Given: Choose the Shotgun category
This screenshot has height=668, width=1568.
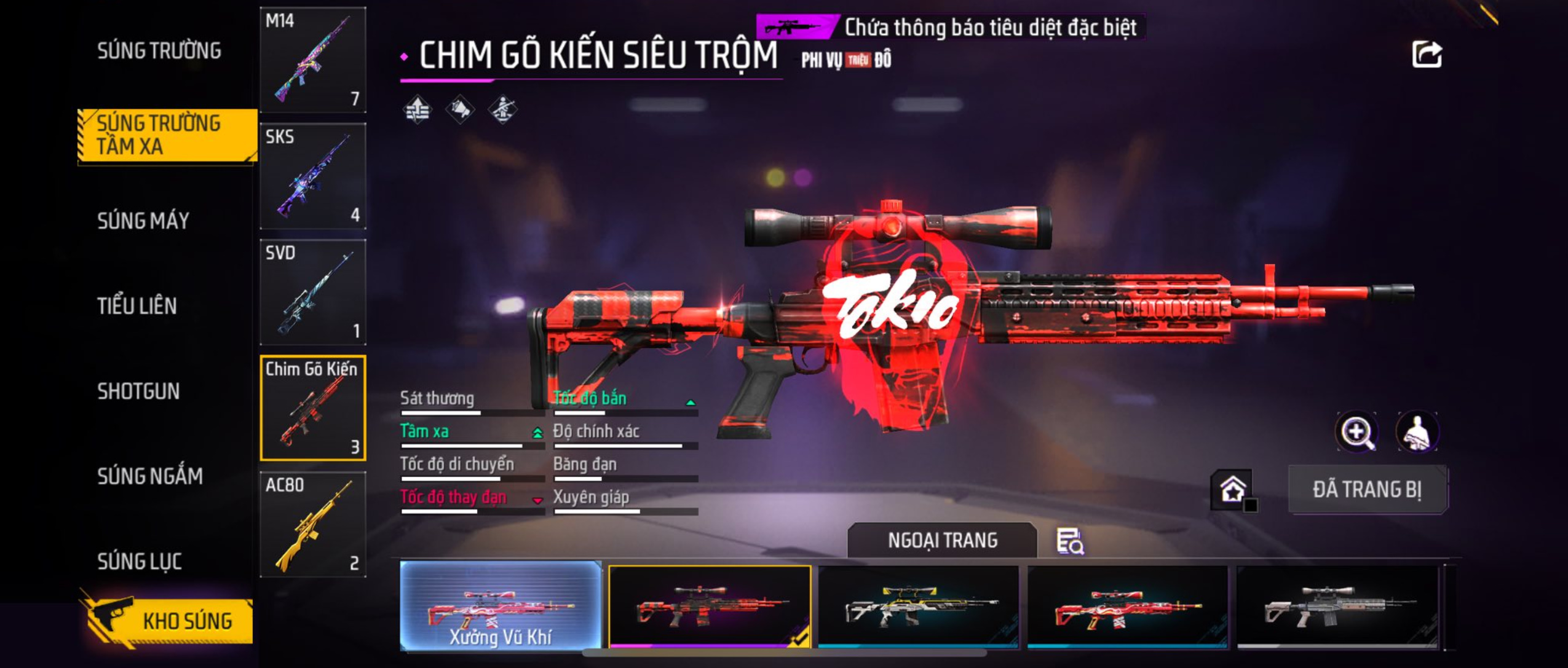Looking at the screenshot, I should [x=138, y=391].
